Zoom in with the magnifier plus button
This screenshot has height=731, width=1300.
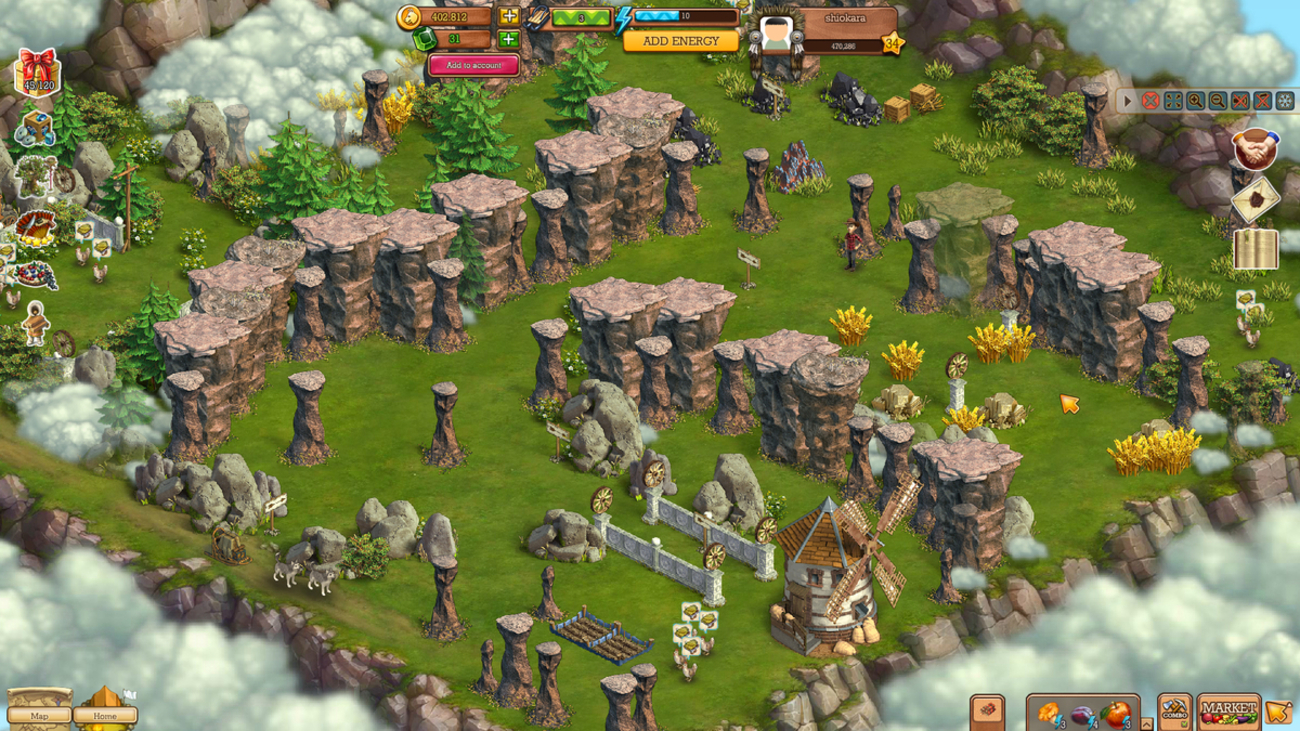coord(1196,101)
